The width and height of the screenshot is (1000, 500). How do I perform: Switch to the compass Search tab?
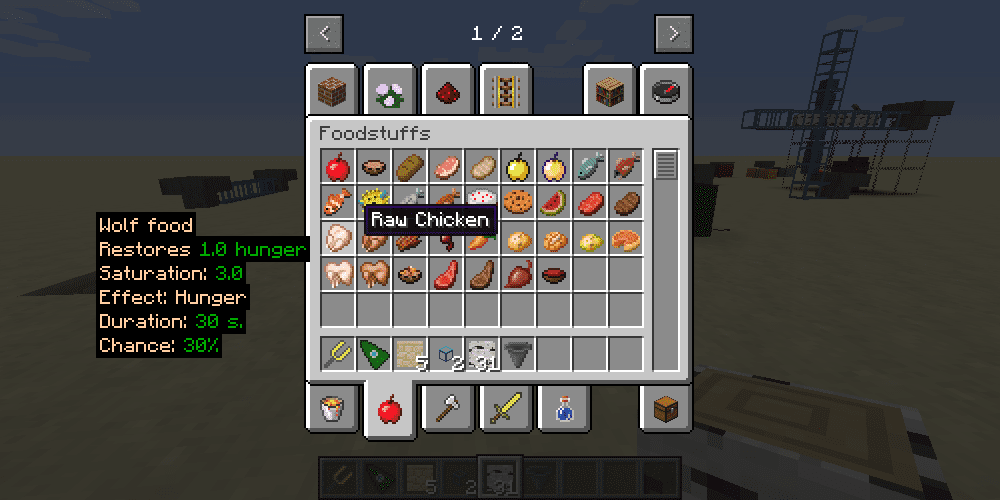666,93
